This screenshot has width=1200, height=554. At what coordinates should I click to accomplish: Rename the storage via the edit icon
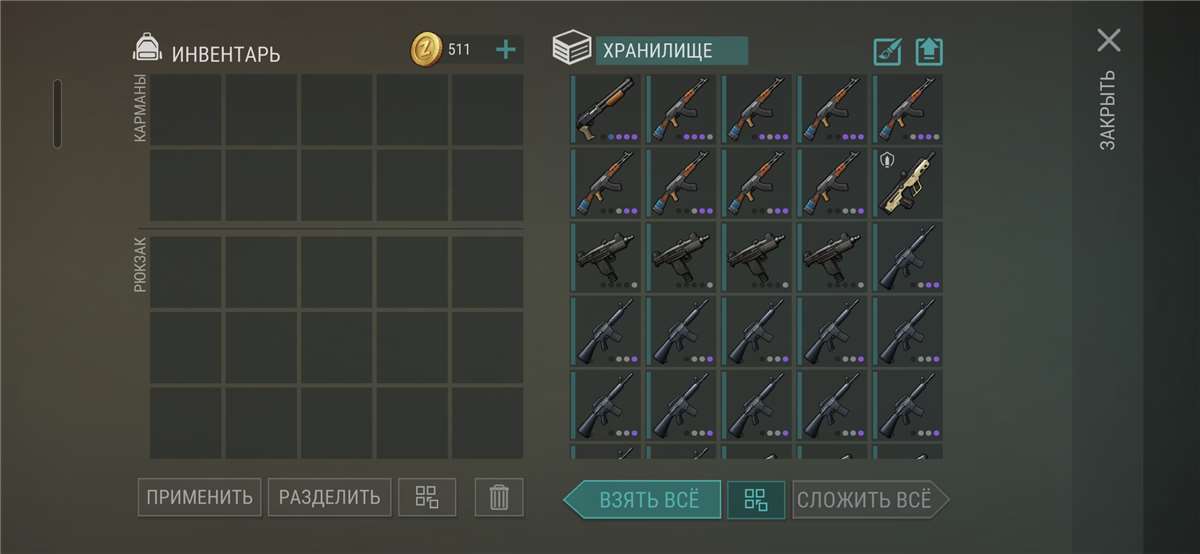[888, 51]
